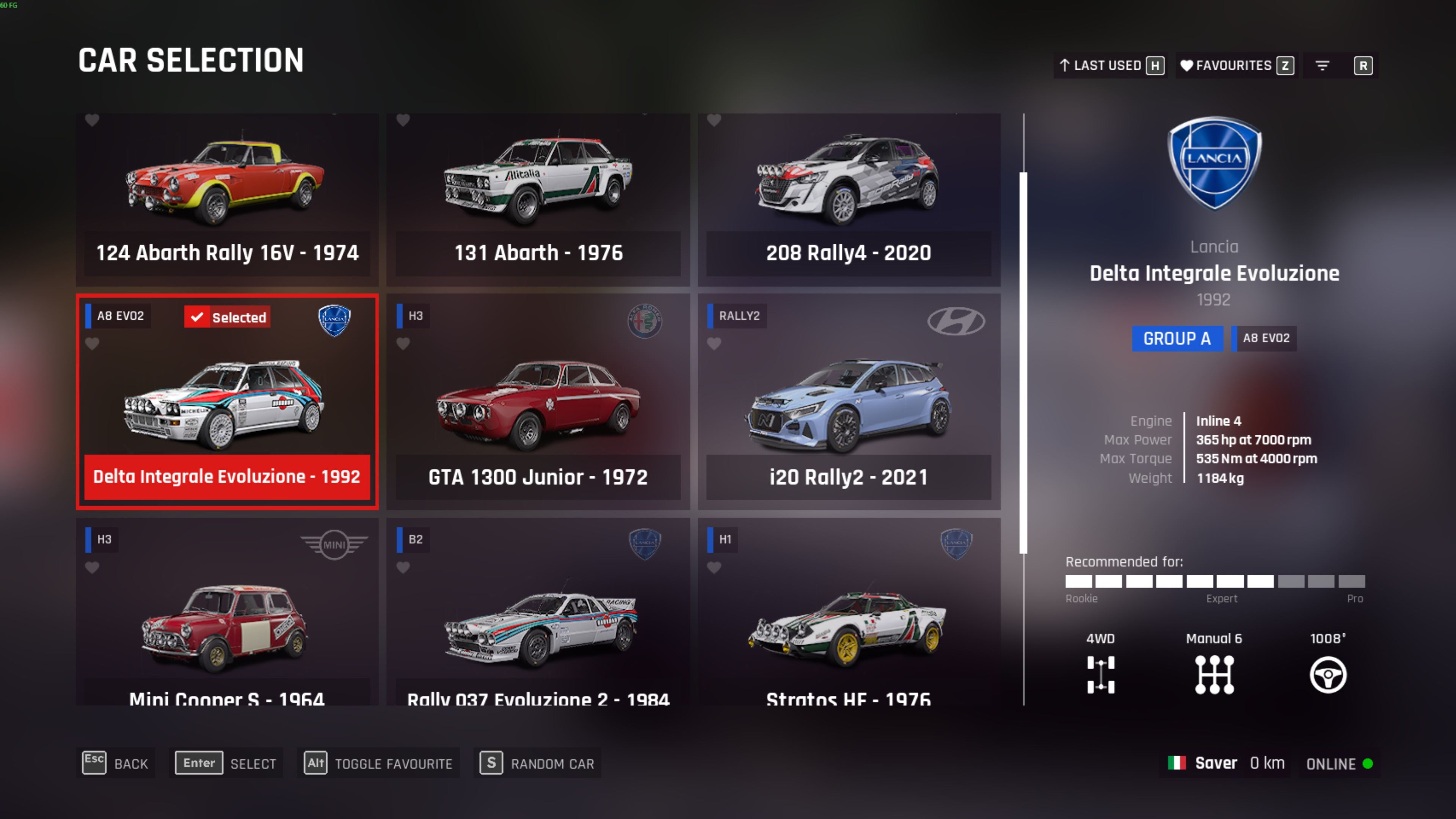Image resolution: width=1456 pixels, height=819 pixels.
Task: Choose the 131 Abarth 1976 tile
Action: pos(538,198)
